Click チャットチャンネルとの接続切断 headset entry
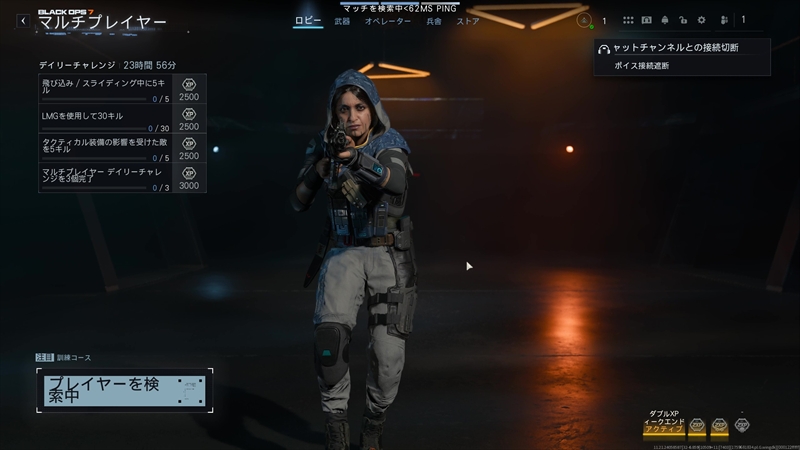The width and height of the screenshot is (800, 450). [682, 48]
